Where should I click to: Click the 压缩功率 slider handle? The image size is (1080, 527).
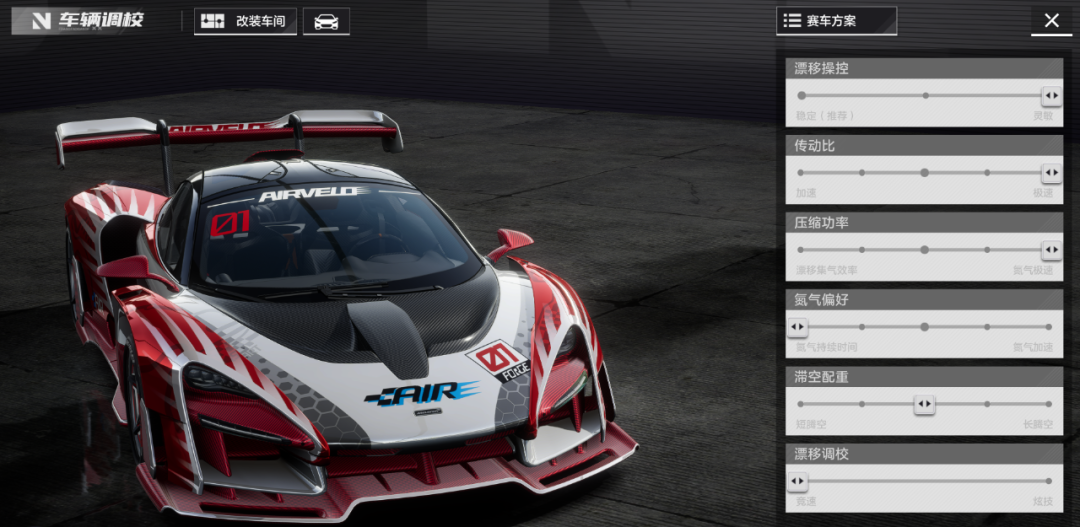tap(1051, 250)
